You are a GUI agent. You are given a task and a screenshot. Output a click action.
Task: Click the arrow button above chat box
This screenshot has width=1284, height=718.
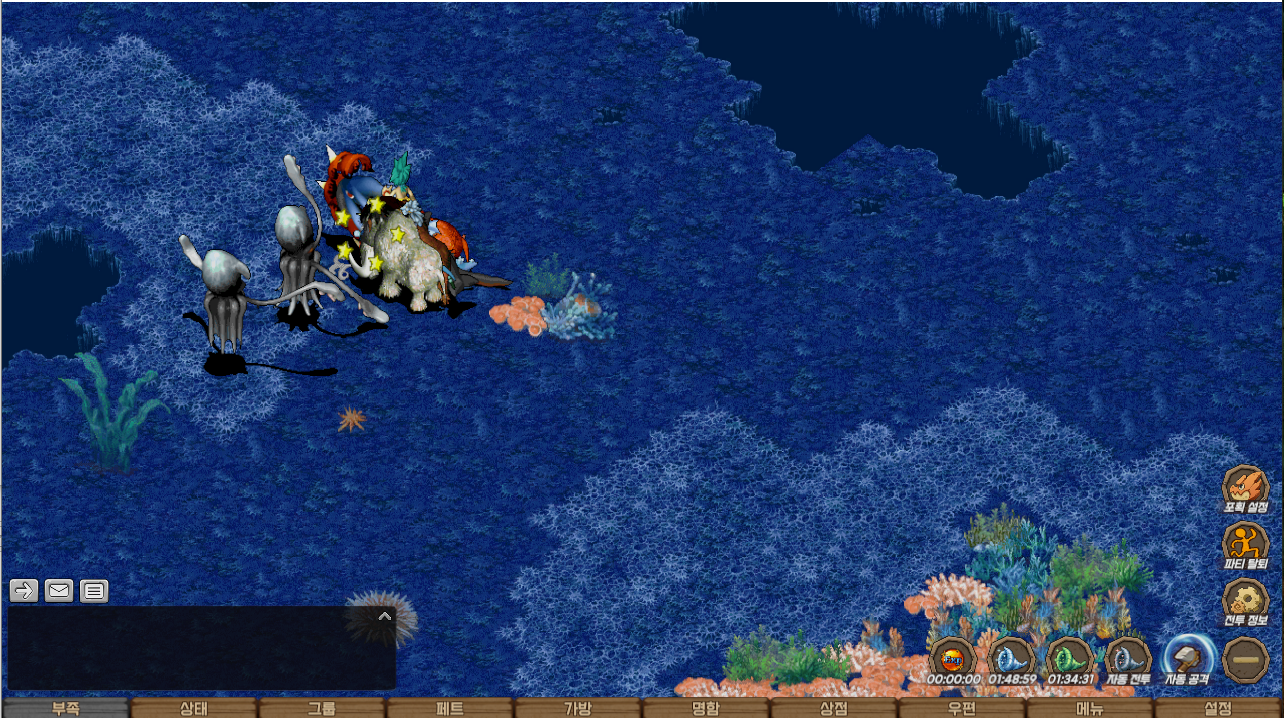[x=24, y=590]
